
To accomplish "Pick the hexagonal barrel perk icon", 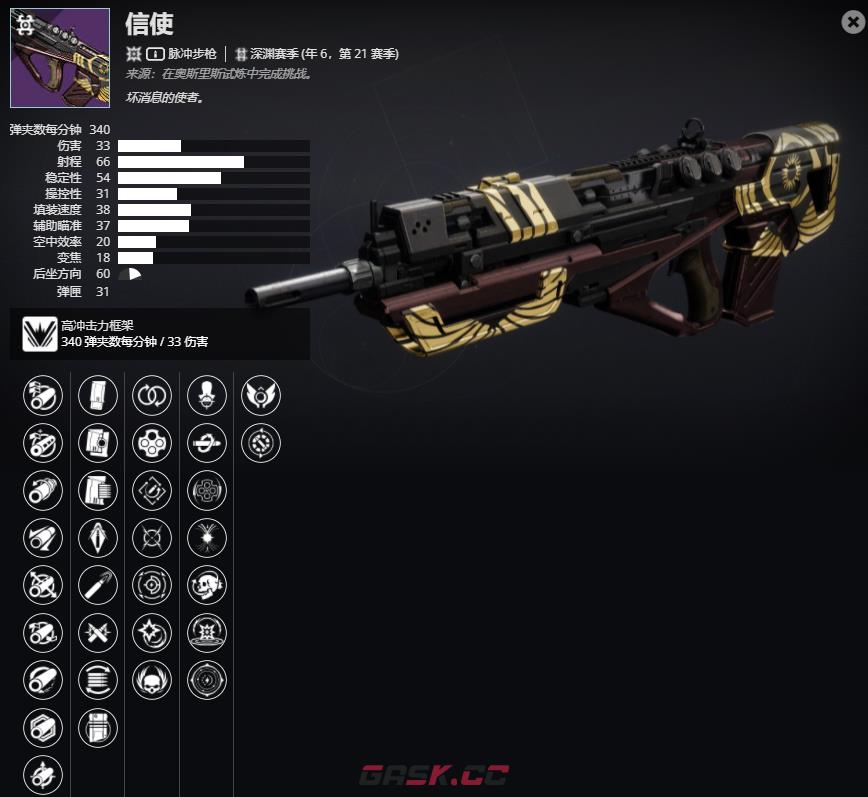I will tap(43, 728).
